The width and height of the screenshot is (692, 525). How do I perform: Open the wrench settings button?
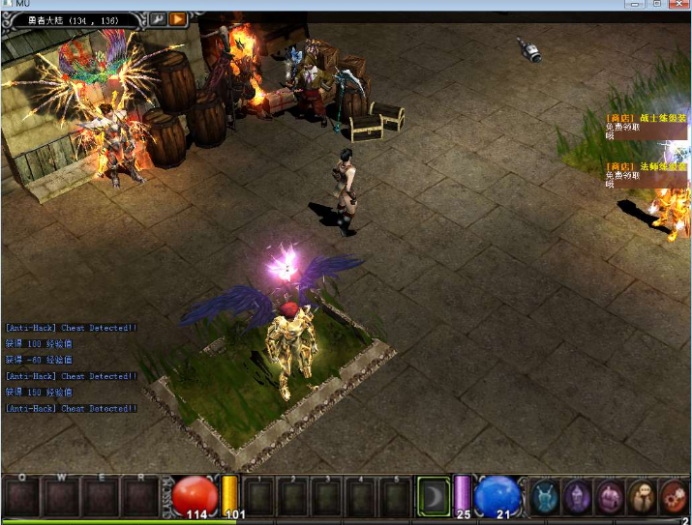[x=158, y=18]
